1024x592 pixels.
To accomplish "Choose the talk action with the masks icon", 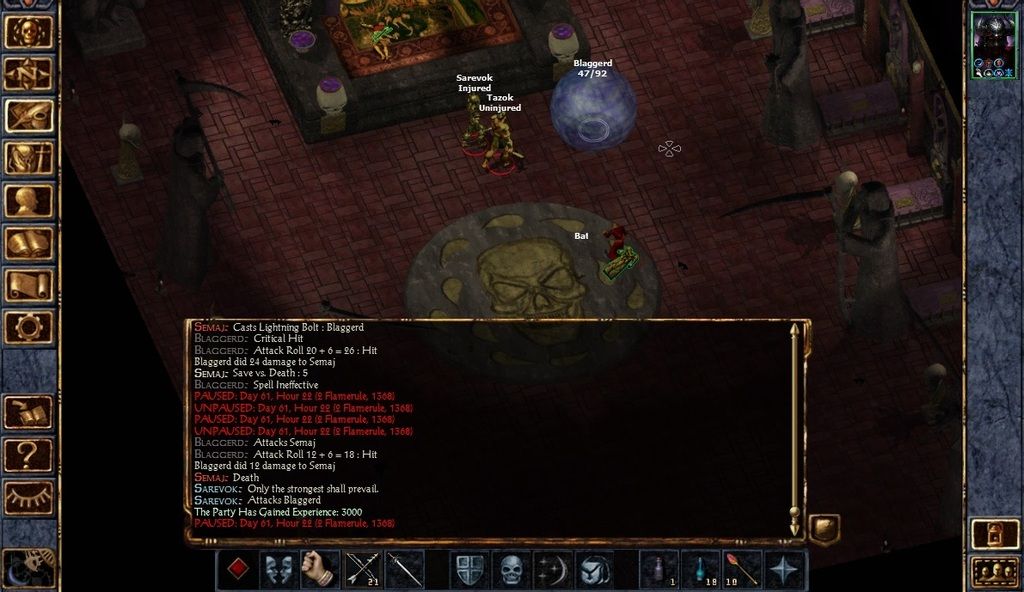I will pyautogui.click(x=279, y=569).
